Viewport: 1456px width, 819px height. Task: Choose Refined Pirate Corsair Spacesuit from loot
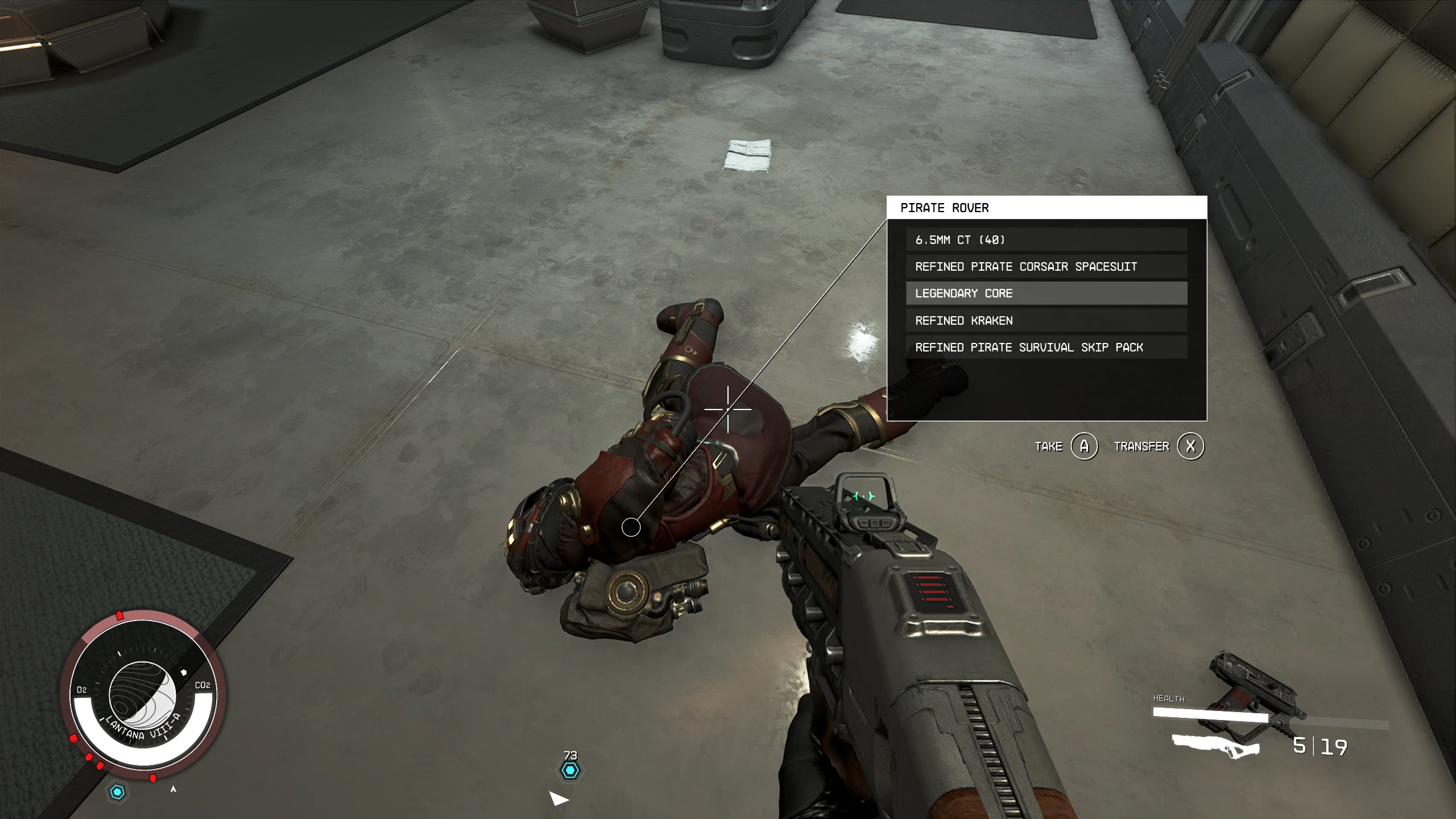[x=1046, y=266]
